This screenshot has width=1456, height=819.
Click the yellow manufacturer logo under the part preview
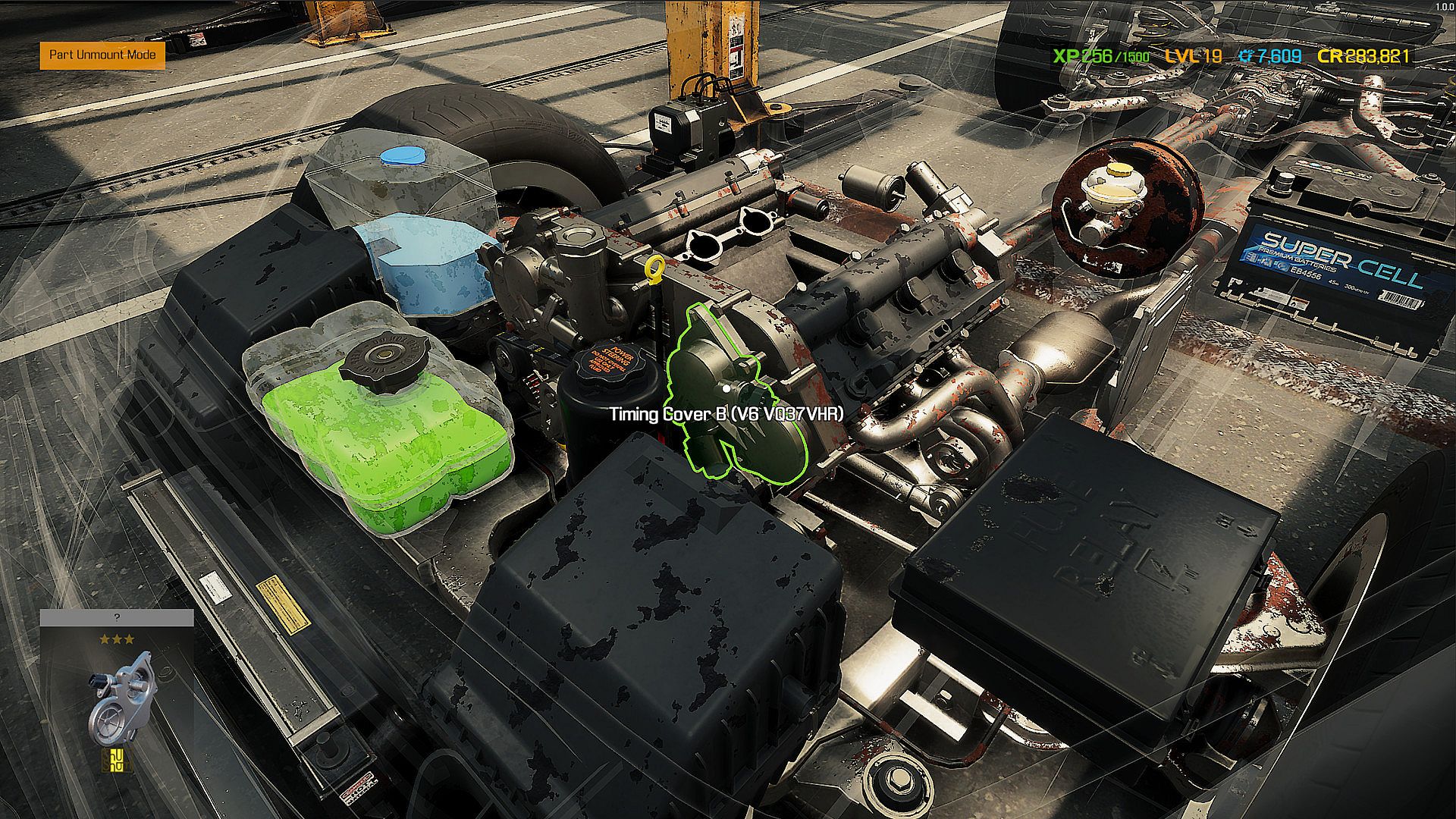[x=117, y=760]
